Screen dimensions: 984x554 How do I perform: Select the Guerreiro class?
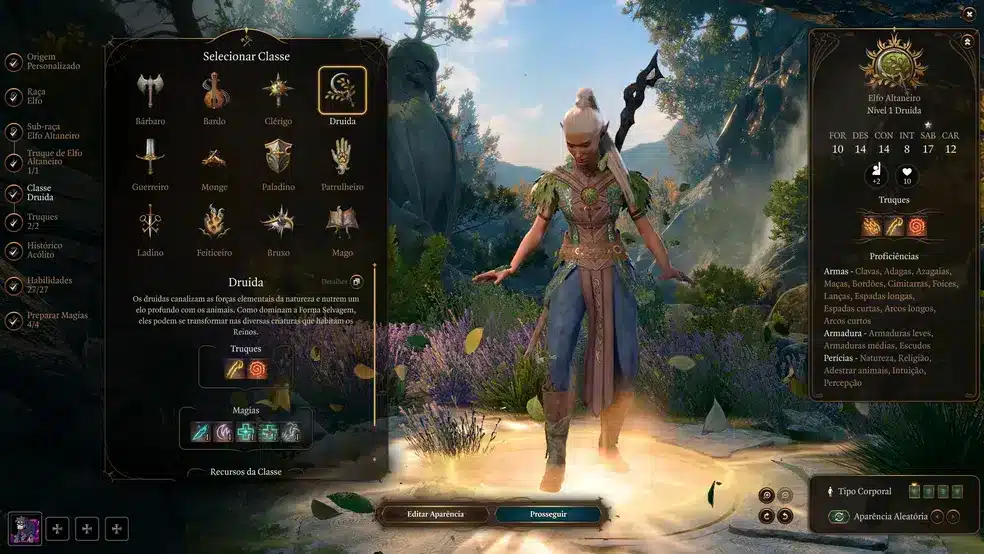tap(150, 157)
